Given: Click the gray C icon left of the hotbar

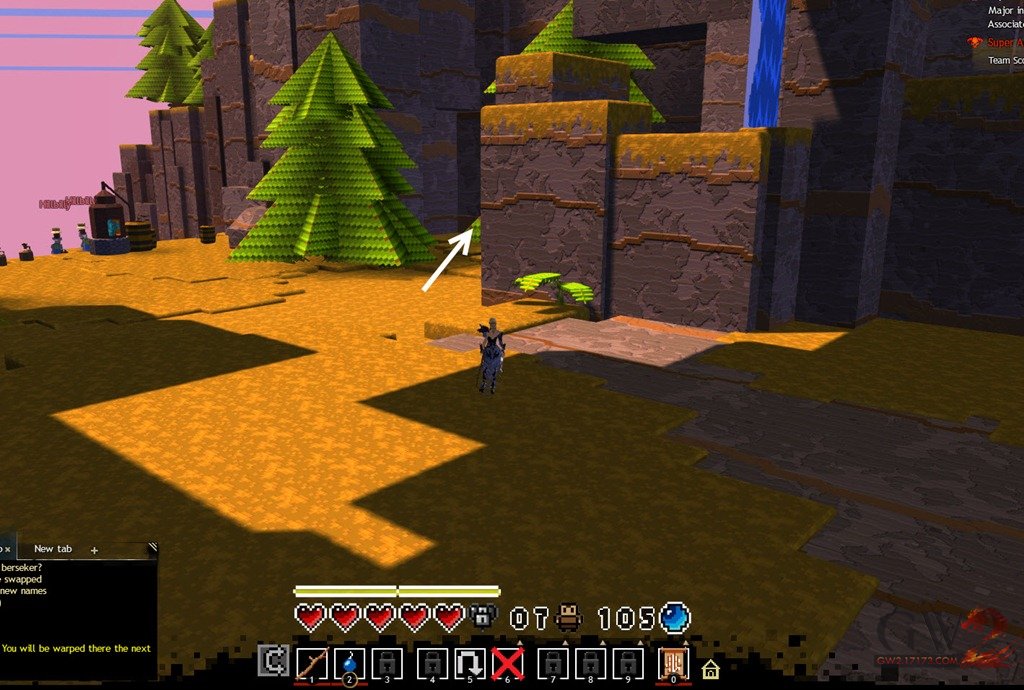Looking at the screenshot, I should pyautogui.click(x=271, y=661).
